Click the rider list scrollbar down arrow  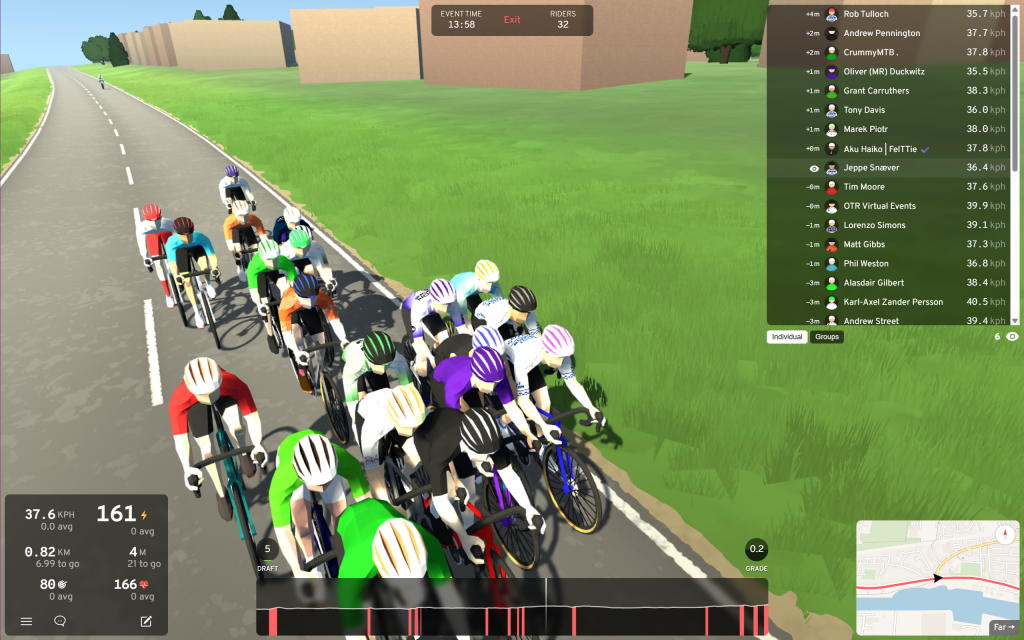click(x=1016, y=320)
